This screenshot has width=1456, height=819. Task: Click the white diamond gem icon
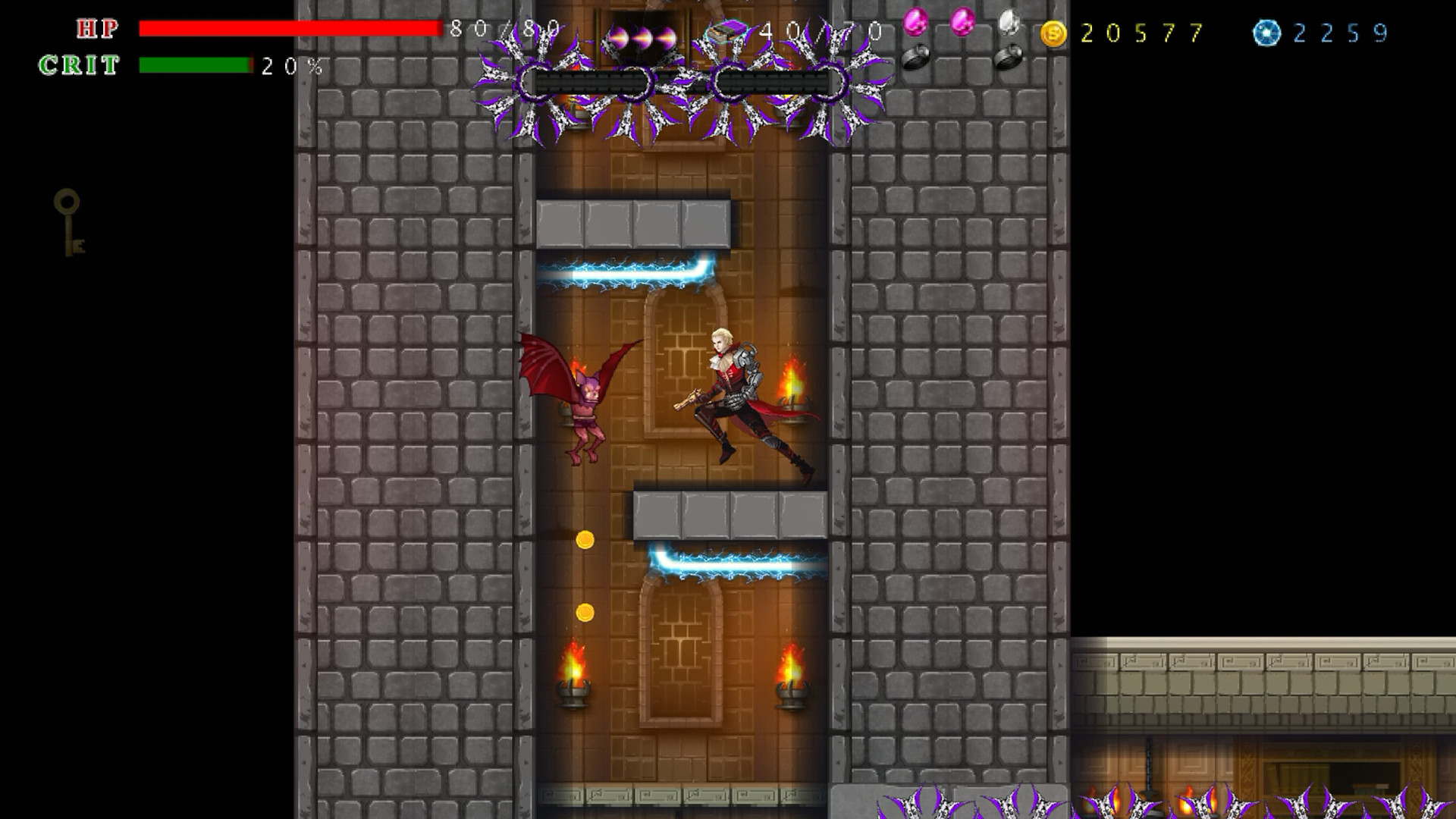coord(1011,21)
